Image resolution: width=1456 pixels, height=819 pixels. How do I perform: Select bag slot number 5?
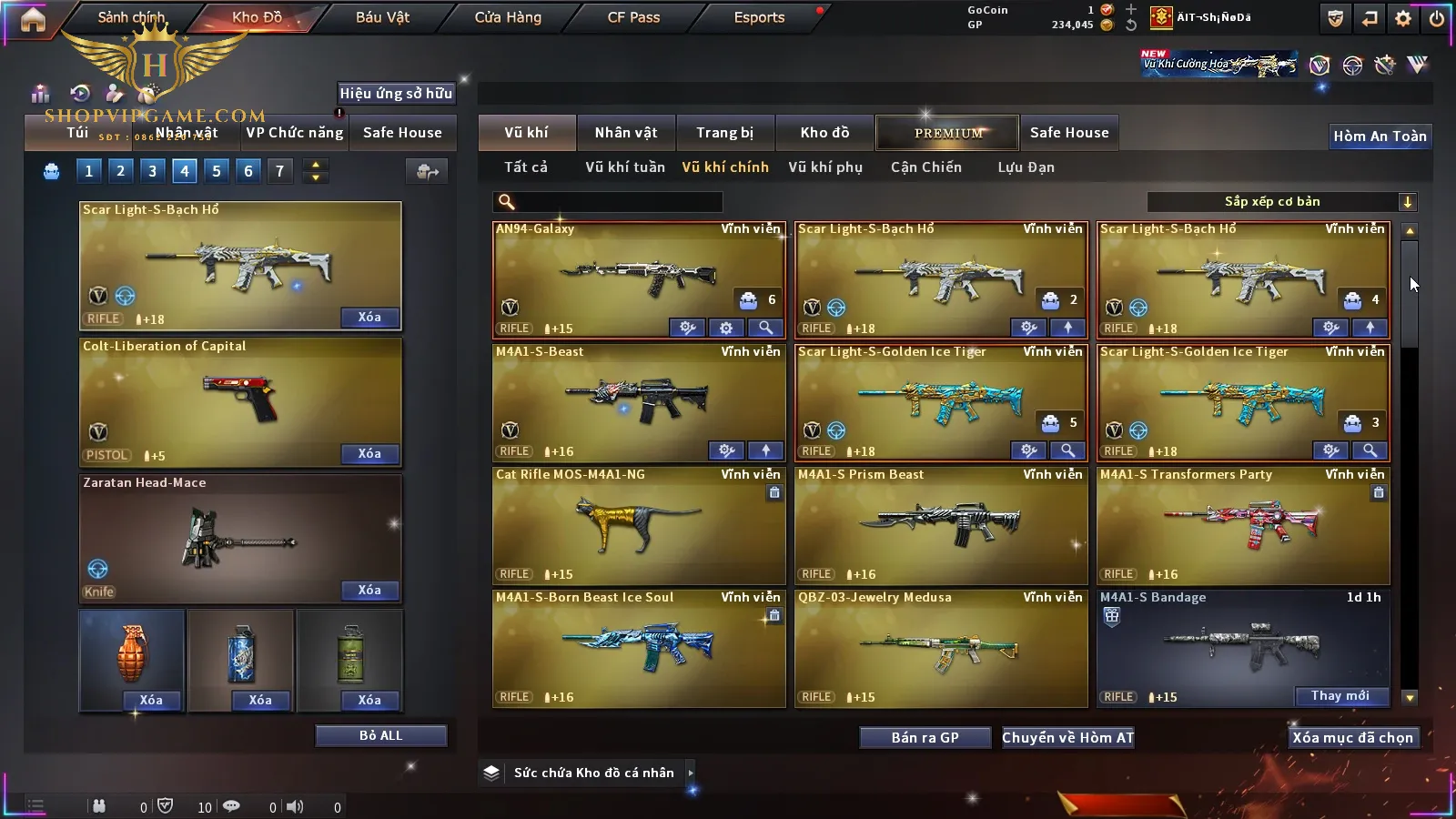click(x=217, y=171)
